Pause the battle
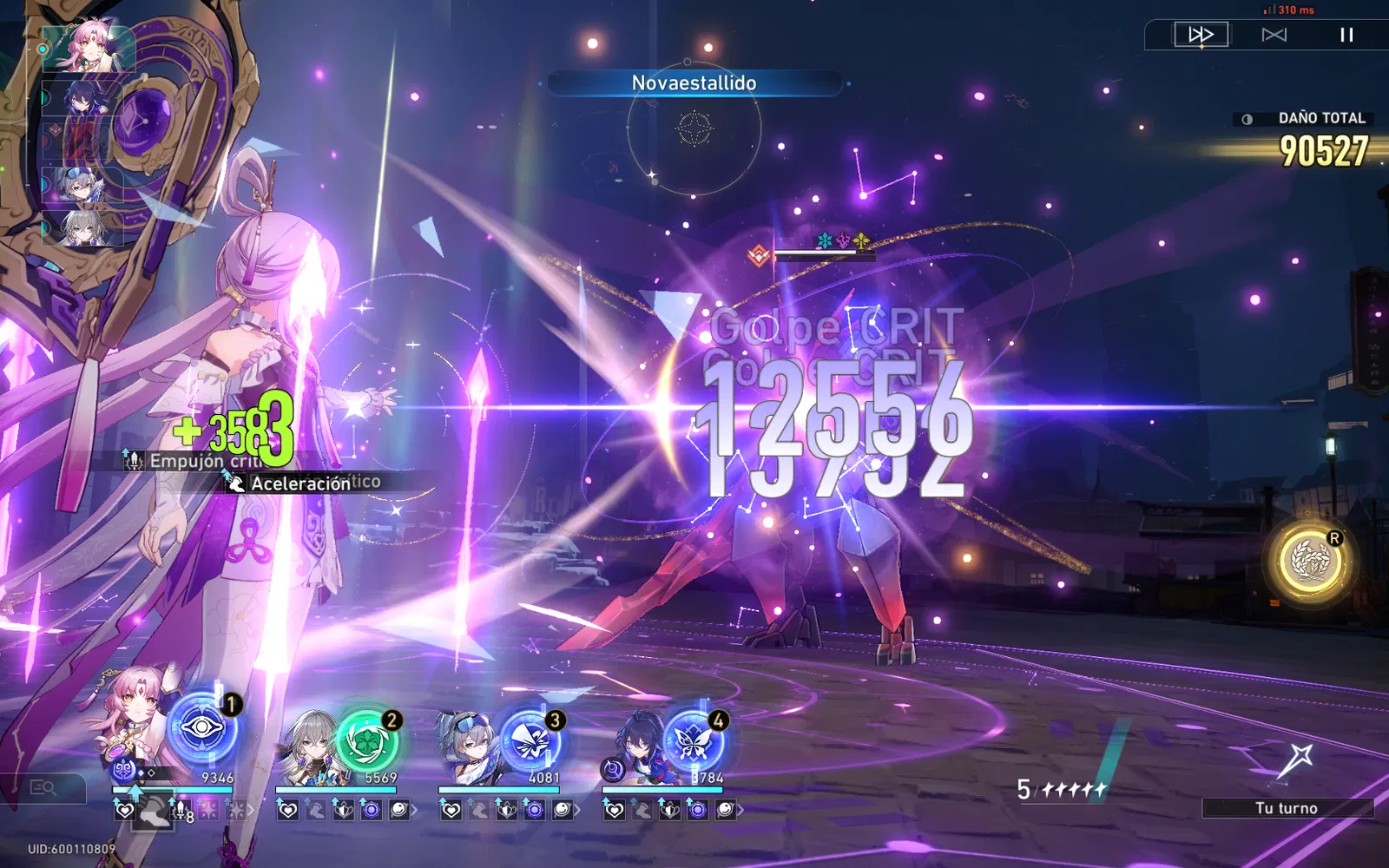Screen dimensions: 1389x868 (x=1346, y=35)
